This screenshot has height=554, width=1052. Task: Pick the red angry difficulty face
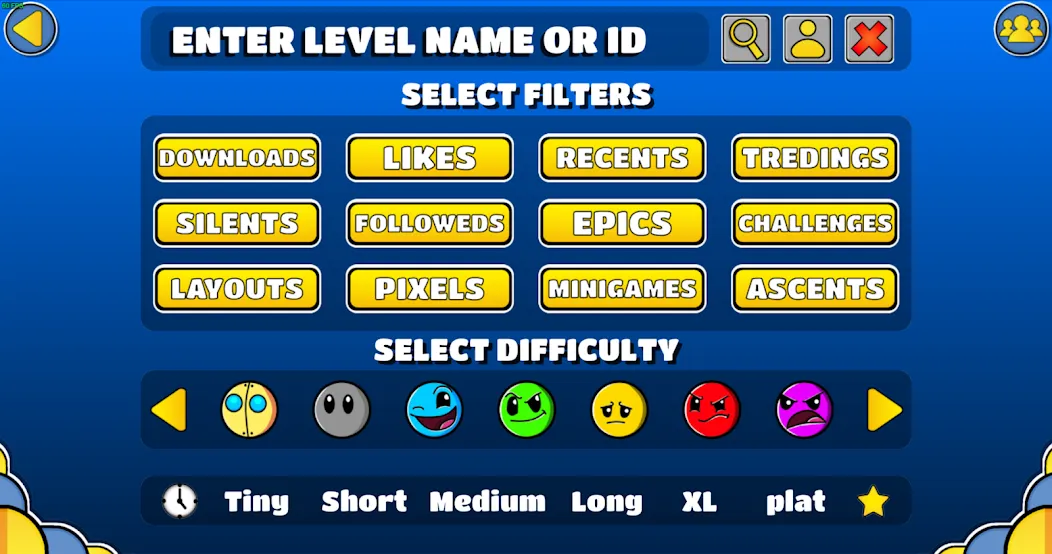pyautogui.click(x=712, y=410)
